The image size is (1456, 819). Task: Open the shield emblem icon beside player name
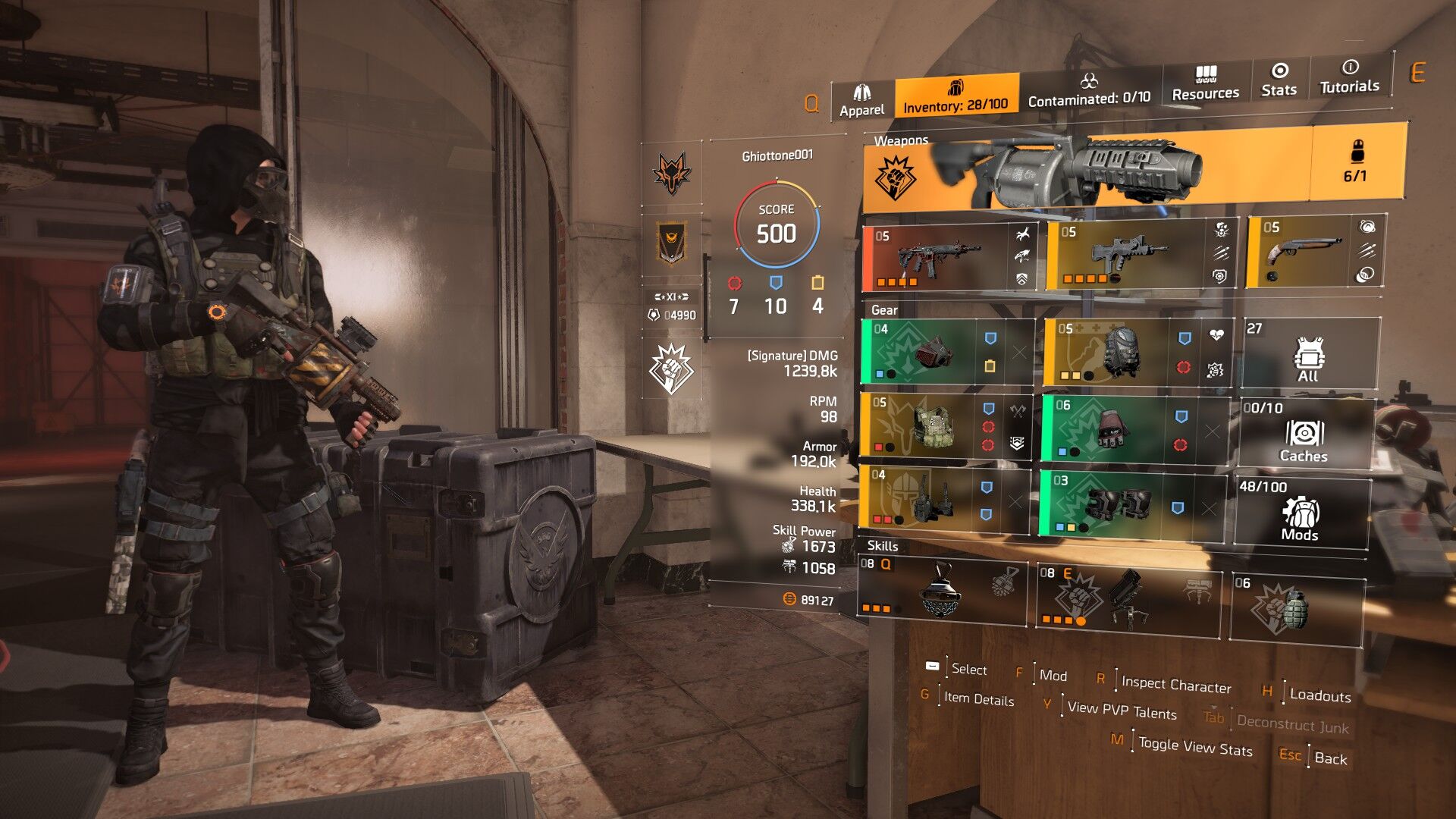pyautogui.click(x=671, y=243)
